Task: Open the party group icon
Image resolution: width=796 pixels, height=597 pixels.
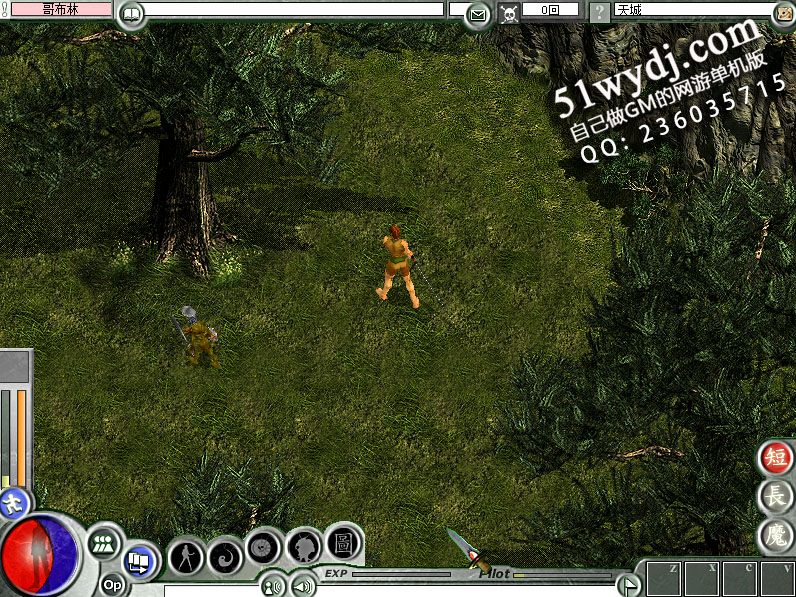Action: [103, 545]
